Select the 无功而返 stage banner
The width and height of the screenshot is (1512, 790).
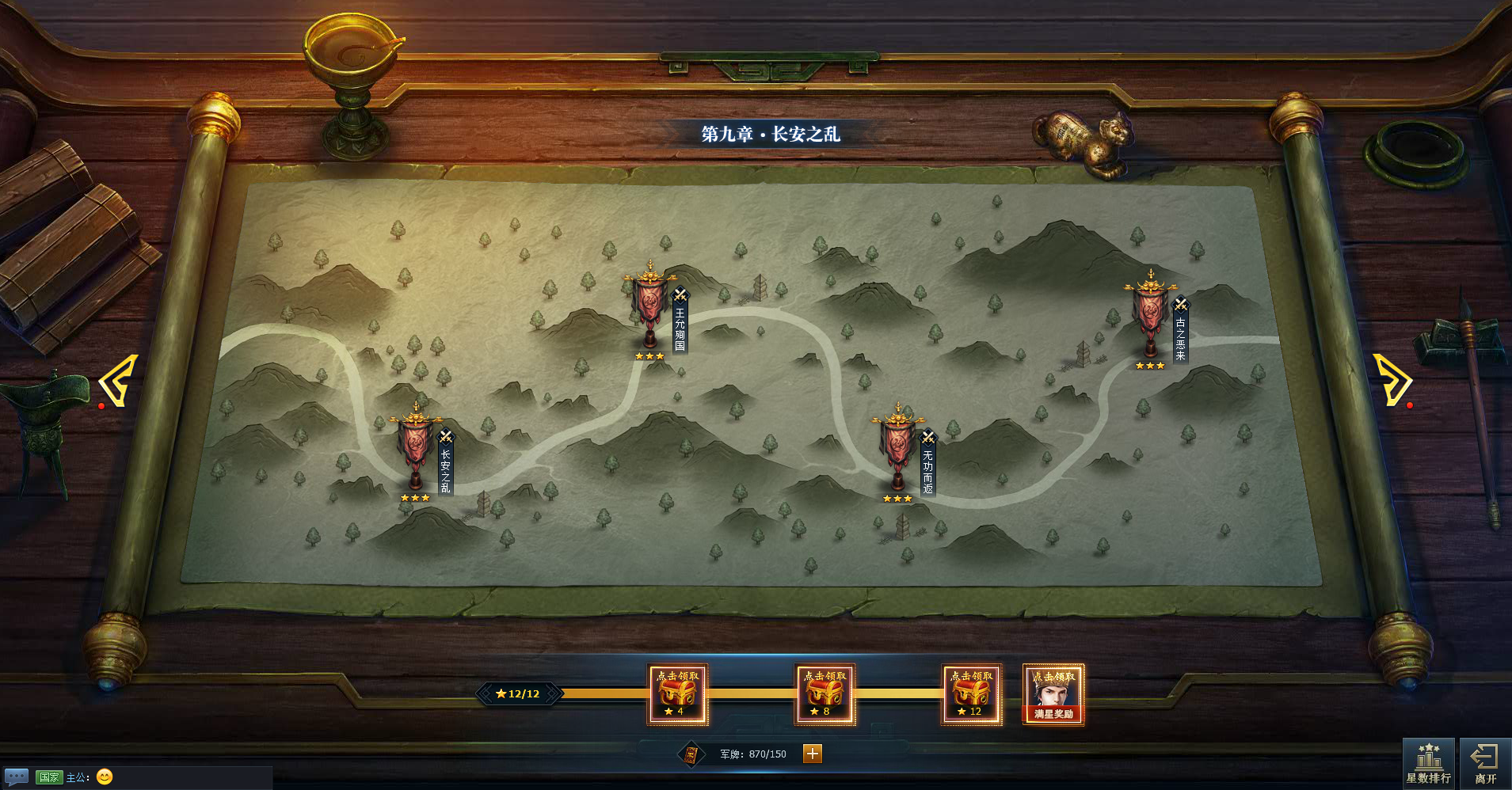pos(897,447)
